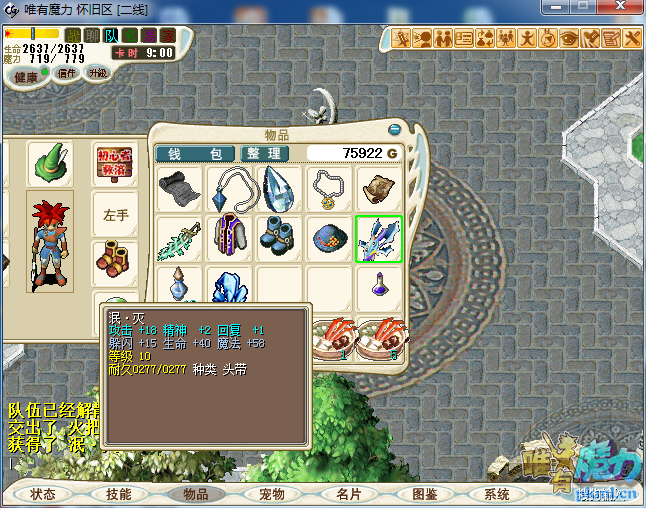Show the 图鉴 illustrated guide tab
The height and width of the screenshot is (508, 646).
coord(424,494)
